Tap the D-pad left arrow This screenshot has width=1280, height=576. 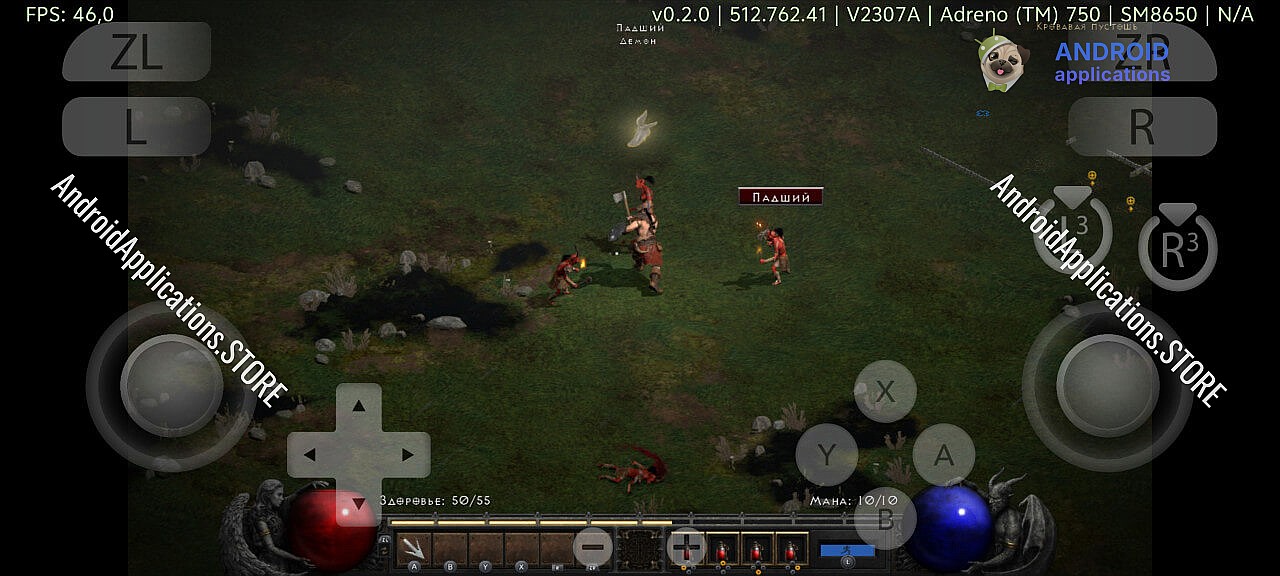coord(310,455)
